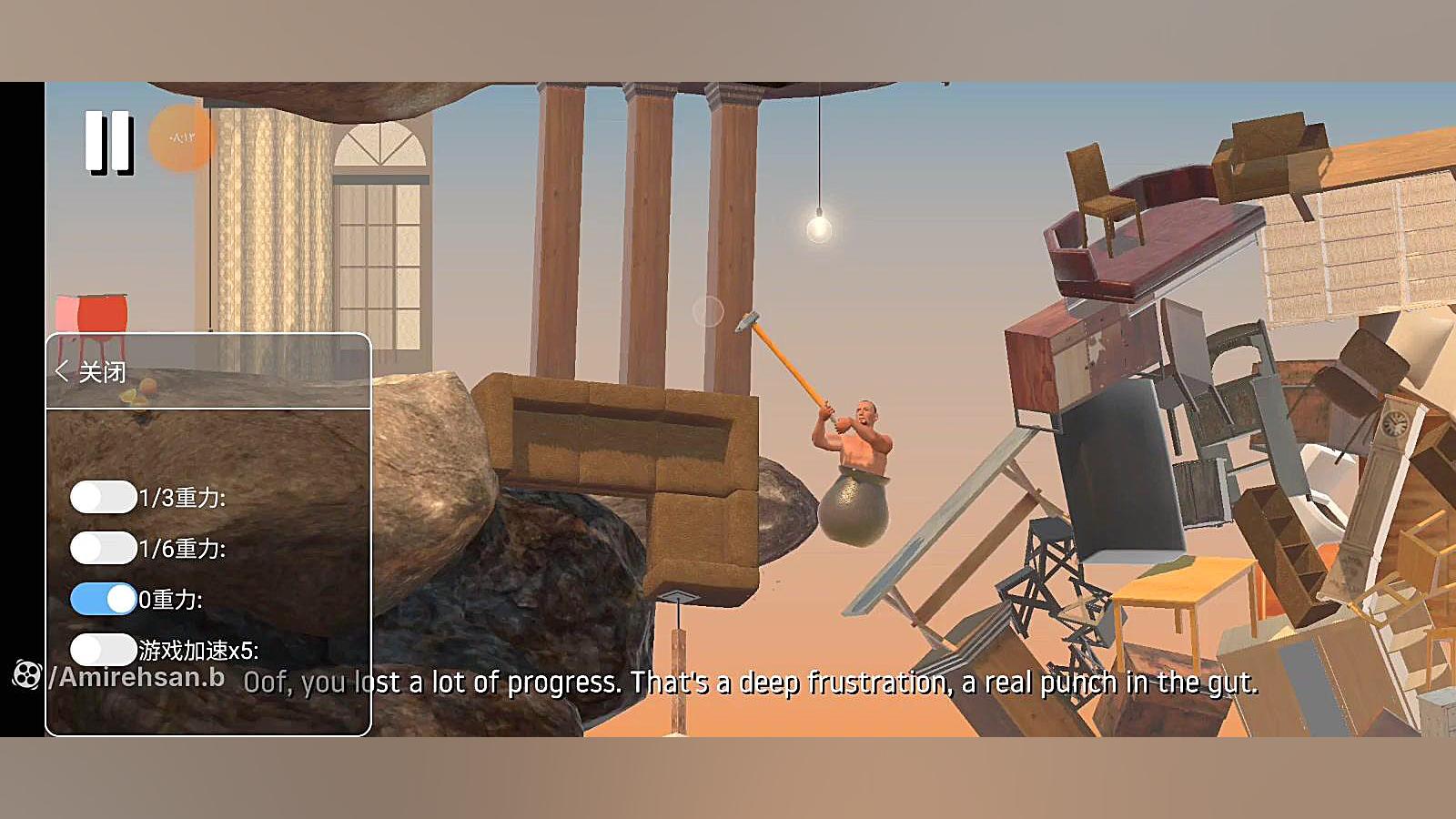Close the cheat panel via 关闭
This screenshot has height=819, width=1456.
(91, 371)
